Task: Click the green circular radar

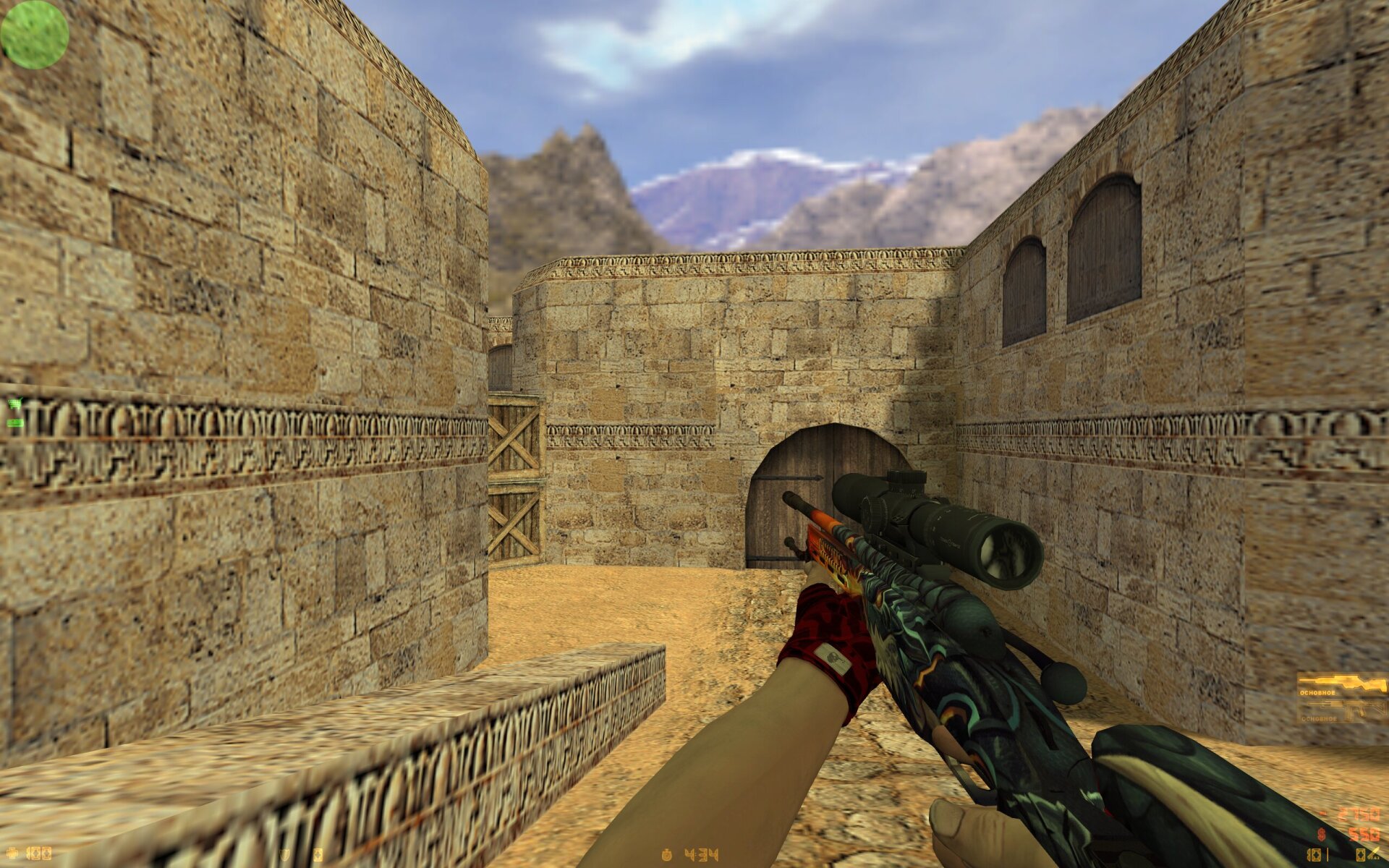Action: 34,35
